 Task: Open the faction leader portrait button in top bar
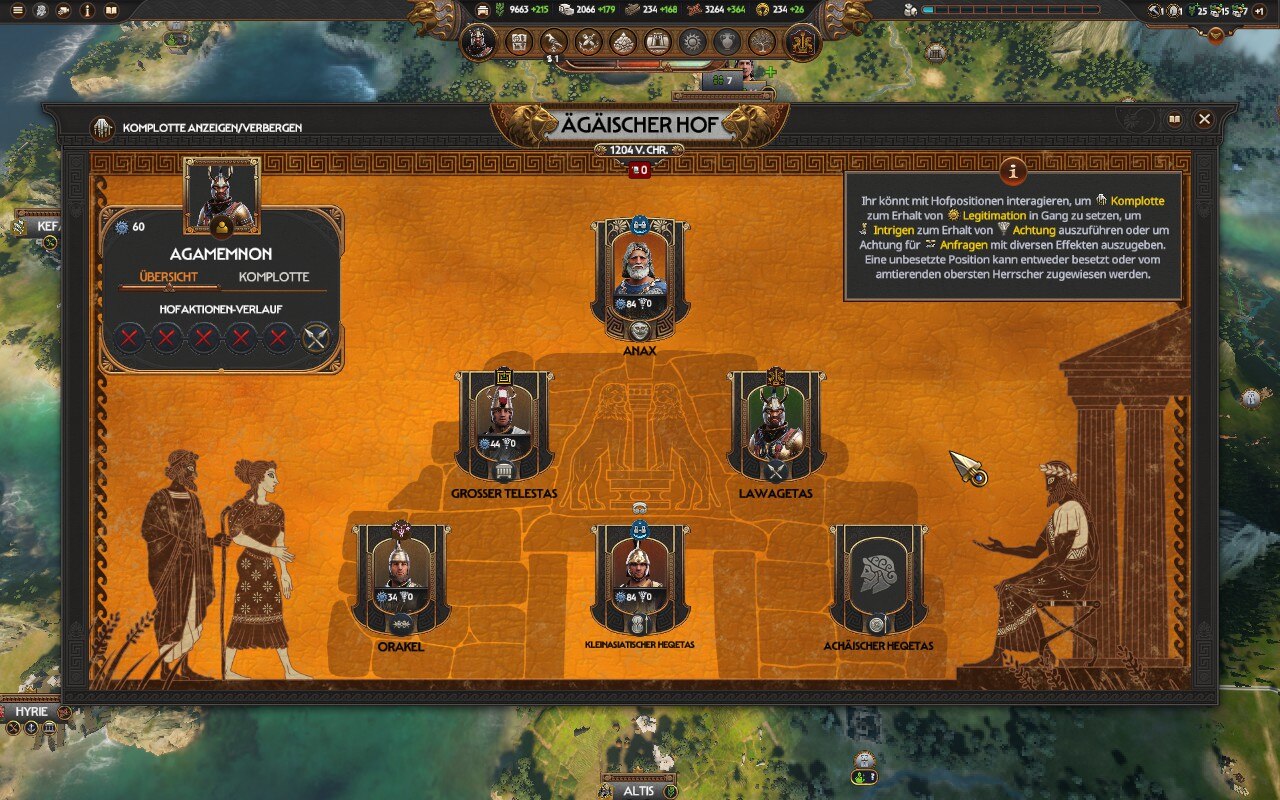(x=479, y=42)
